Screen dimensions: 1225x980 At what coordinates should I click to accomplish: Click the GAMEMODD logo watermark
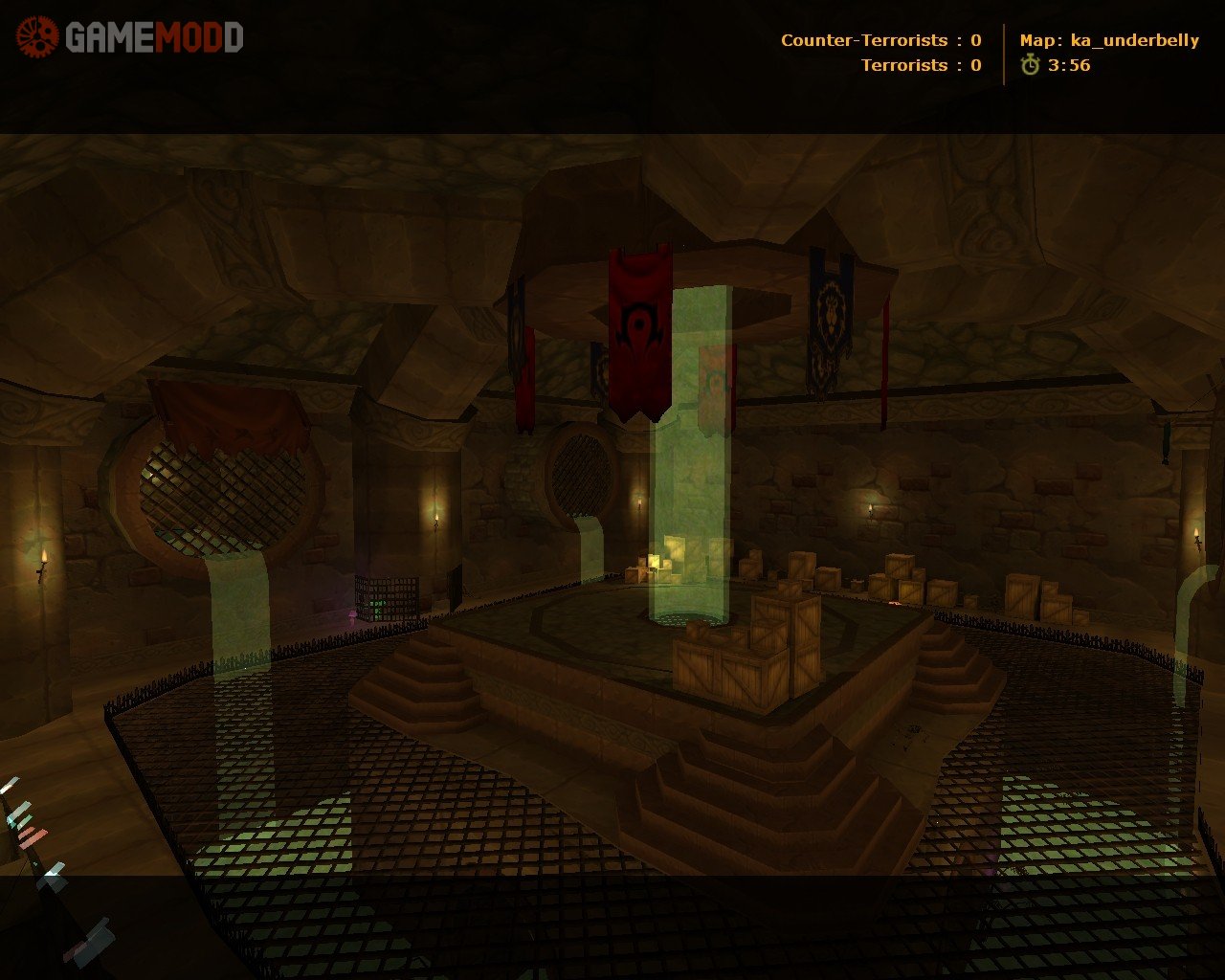(130, 37)
